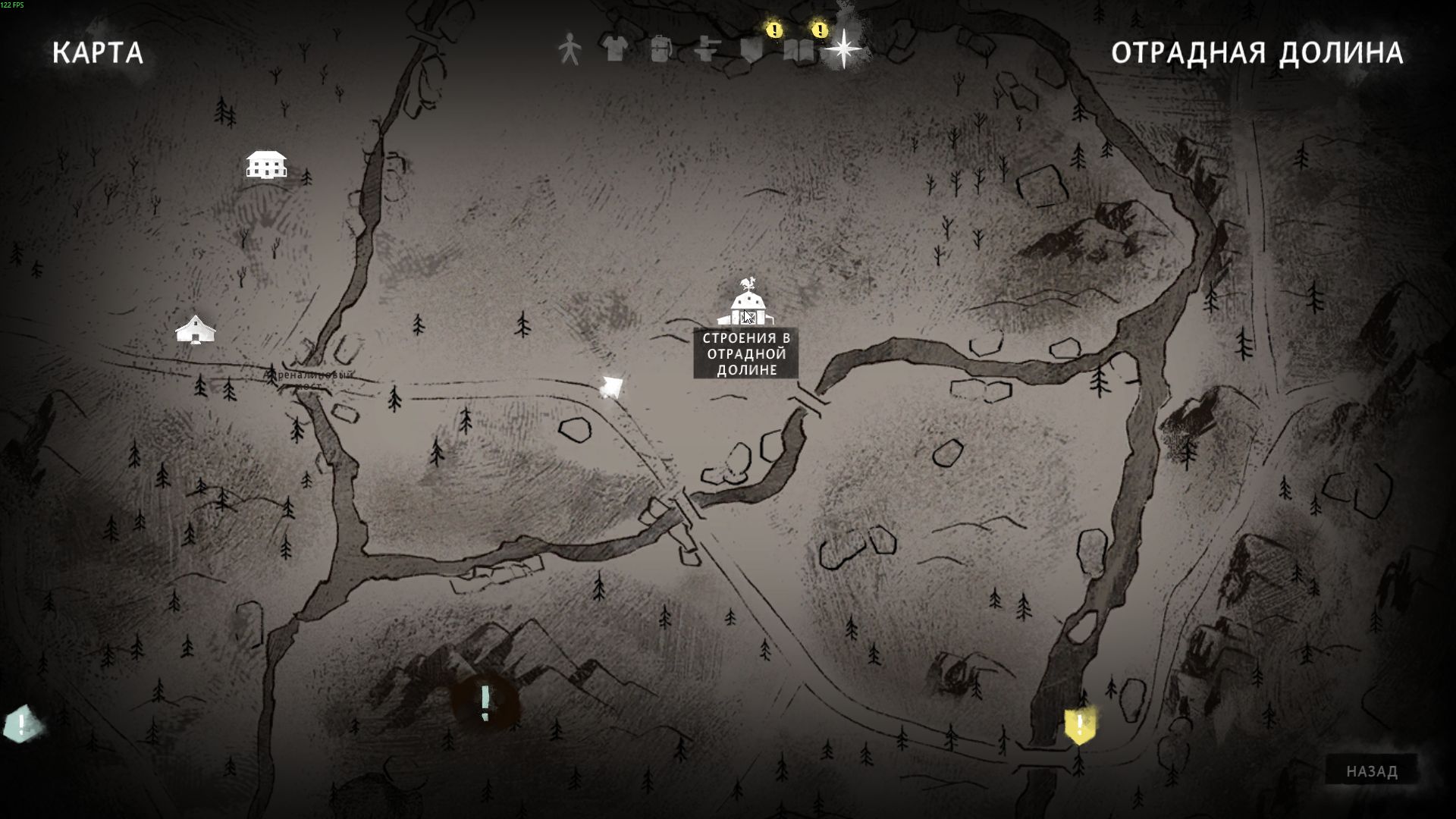
Task: Open the backpack inventory tab
Action: (661, 49)
